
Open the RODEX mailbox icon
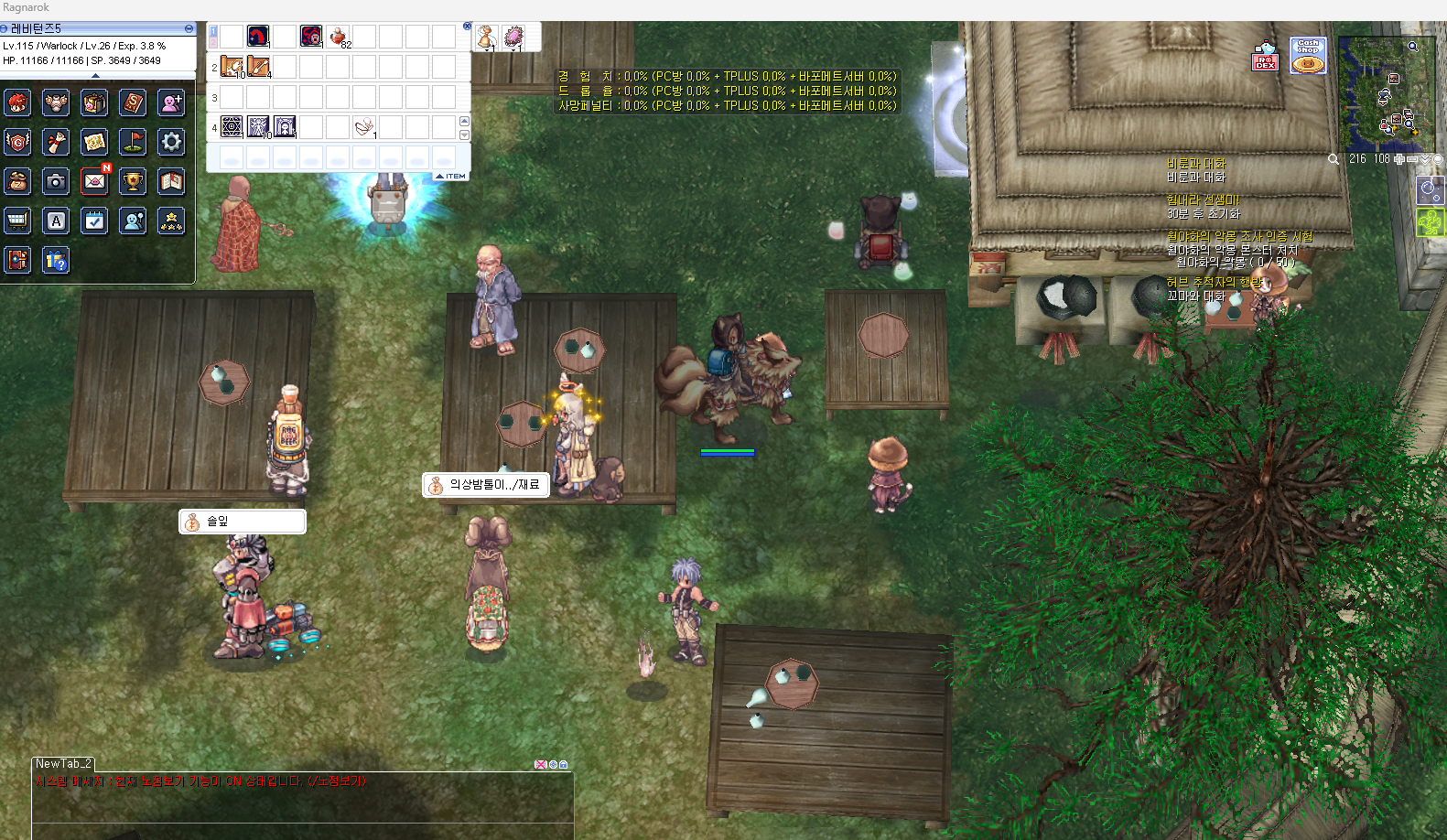[x=1265, y=57]
